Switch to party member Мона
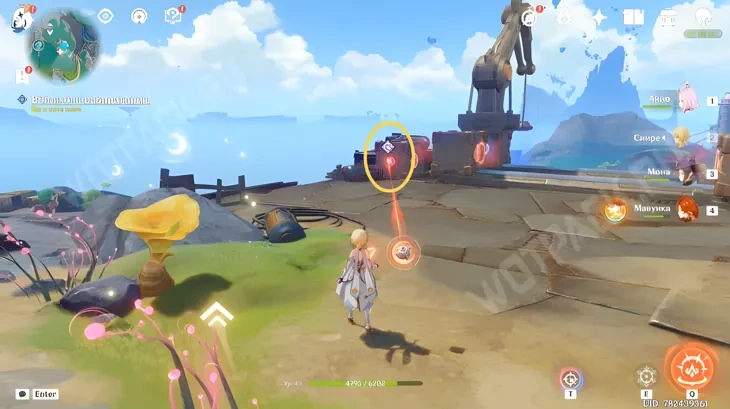Image resolution: width=730 pixels, height=409 pixels. tap(686, 173)
